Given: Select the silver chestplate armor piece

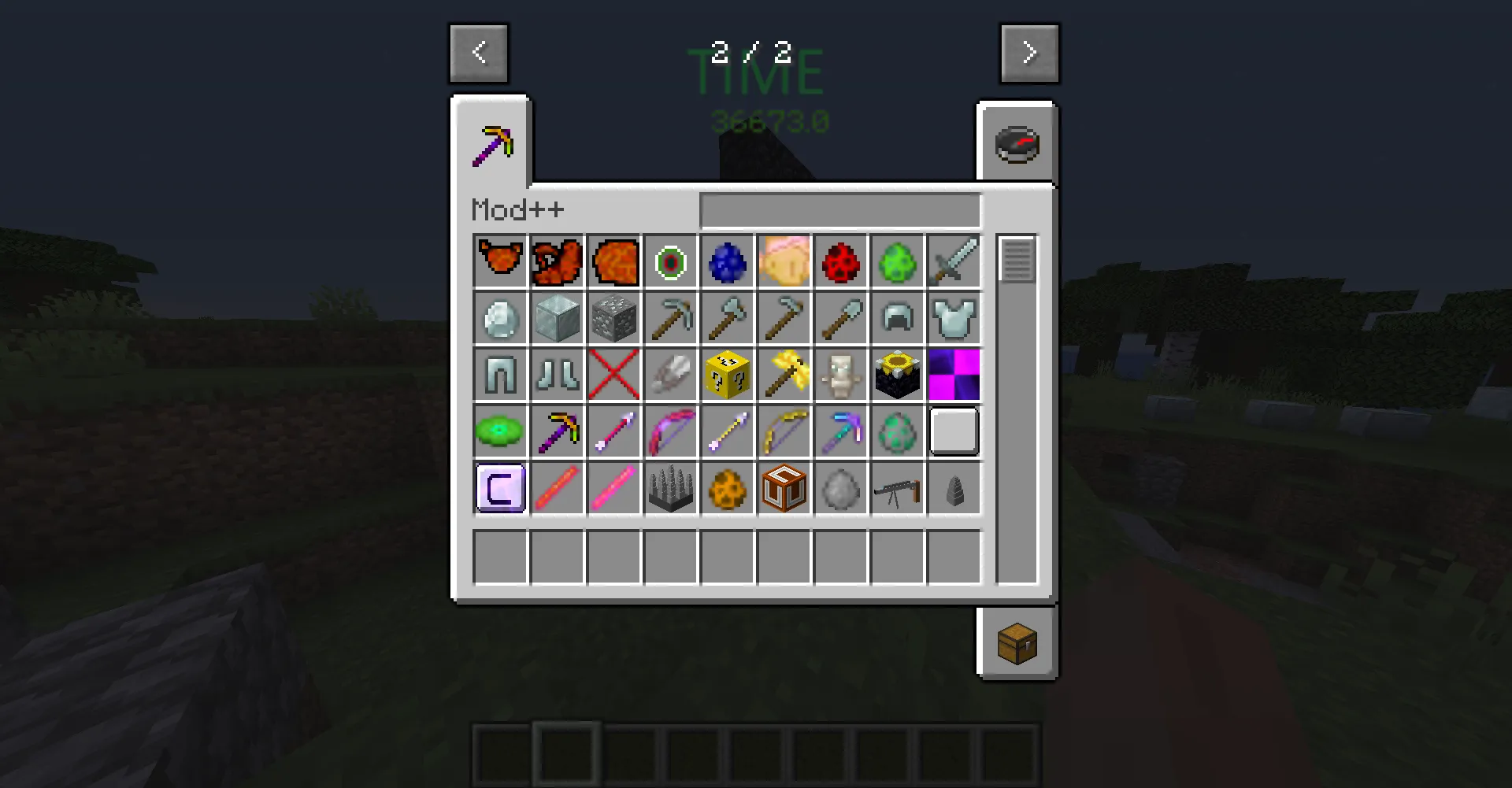Looking at the screenshot, I should point(954,317).
